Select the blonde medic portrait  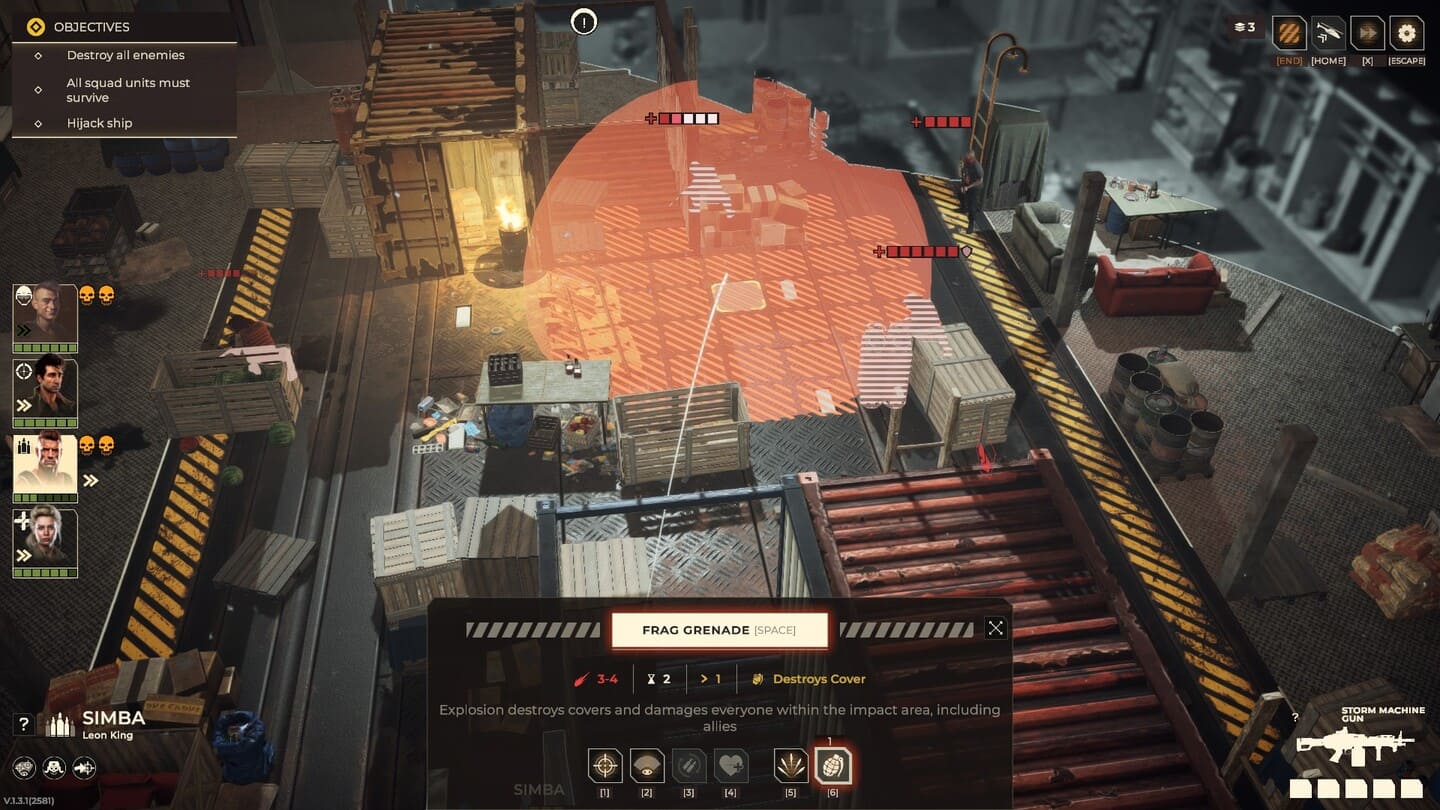[45, 540]
